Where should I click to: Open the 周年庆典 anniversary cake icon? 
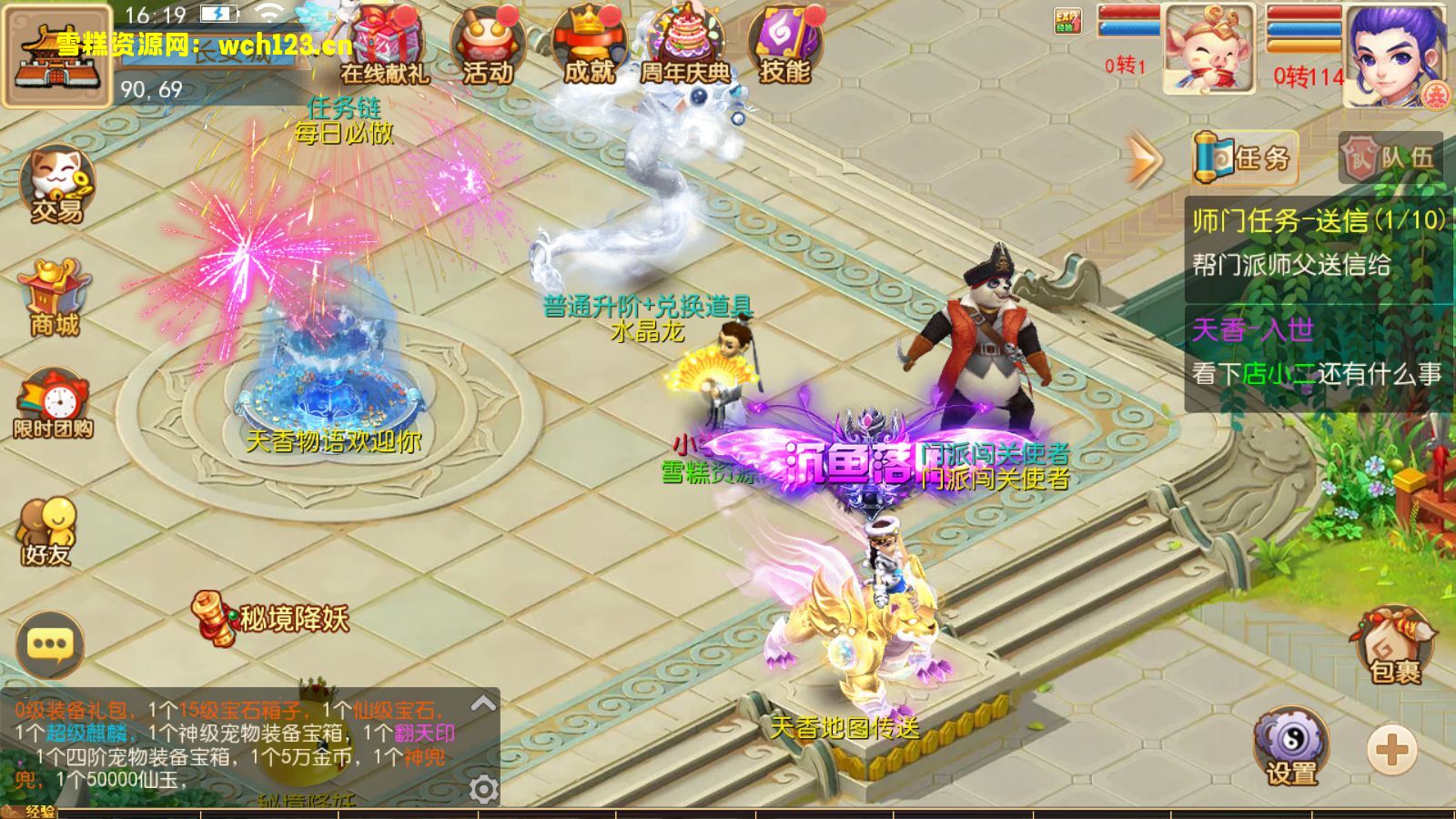click(x=687, y=45)
